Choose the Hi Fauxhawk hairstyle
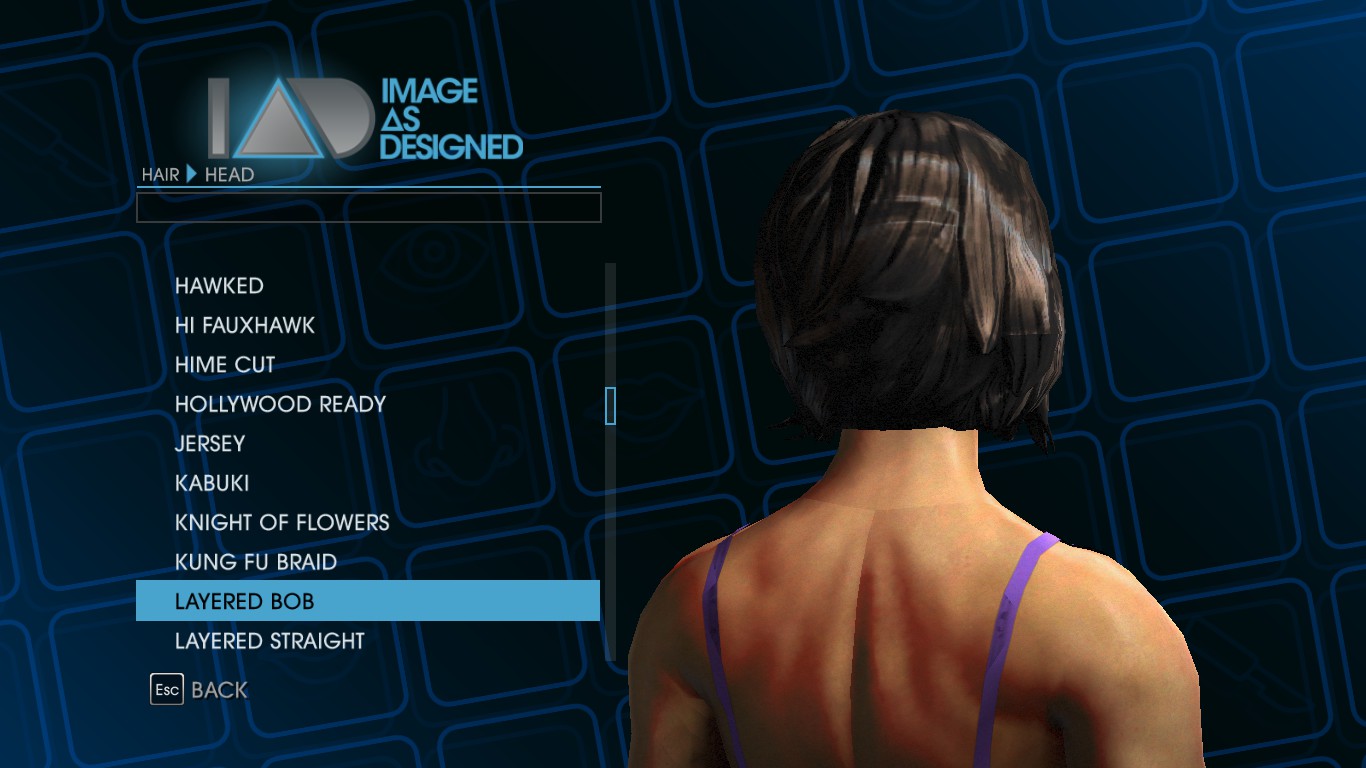Screen dimensions: 1366x768 click(245, 325)
